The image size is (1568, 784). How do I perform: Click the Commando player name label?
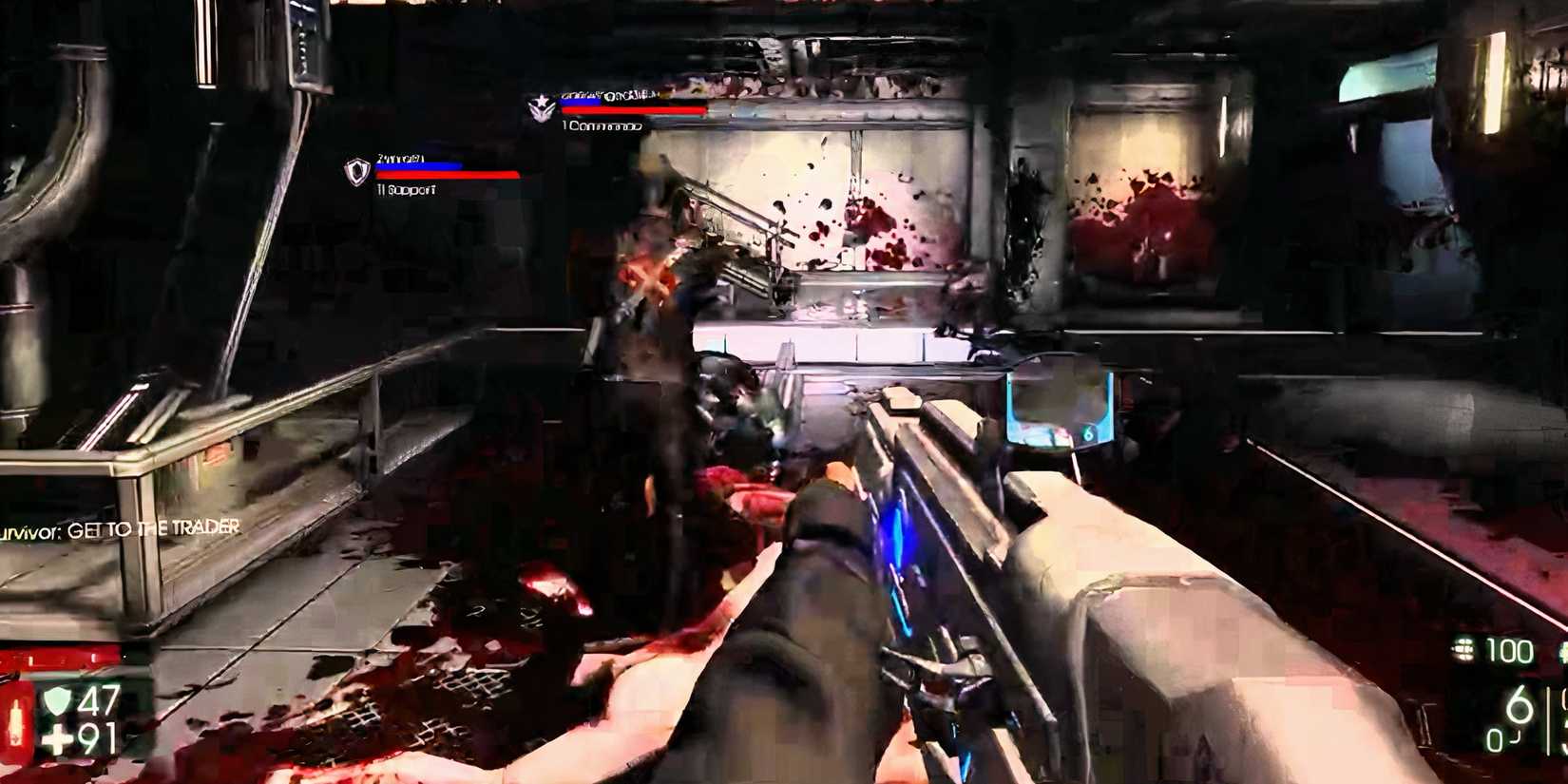[608, 94]
